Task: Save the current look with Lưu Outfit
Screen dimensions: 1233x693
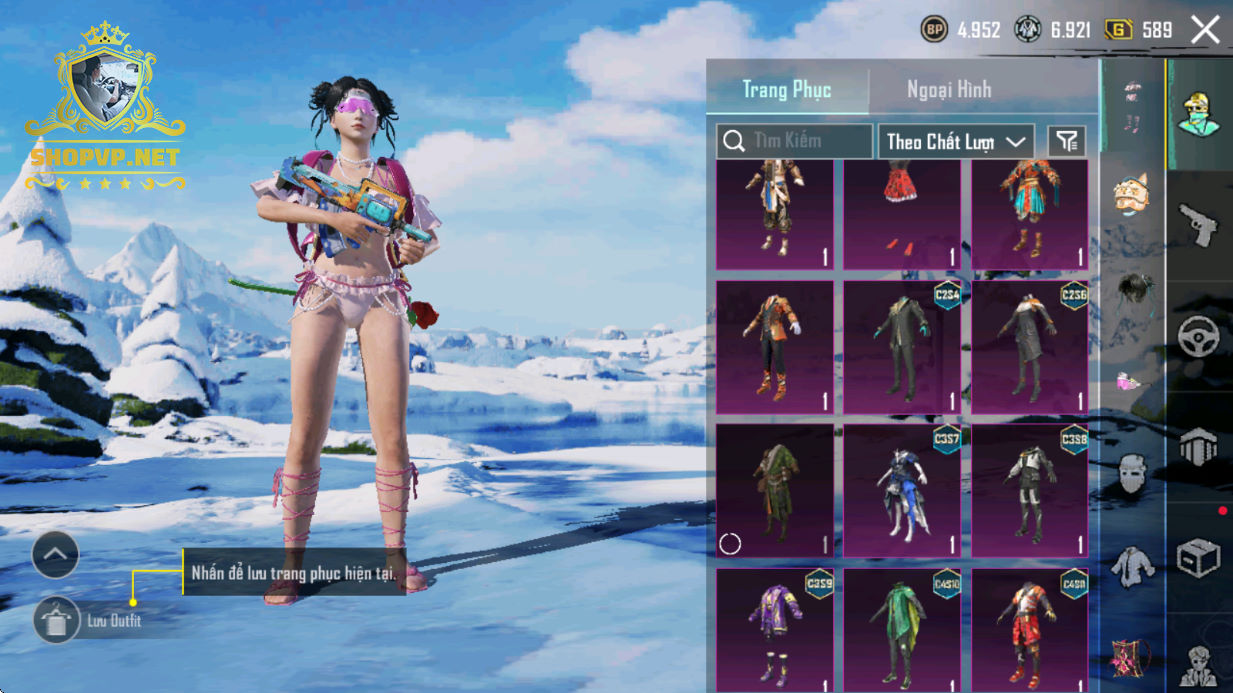Action: point(57,621)
